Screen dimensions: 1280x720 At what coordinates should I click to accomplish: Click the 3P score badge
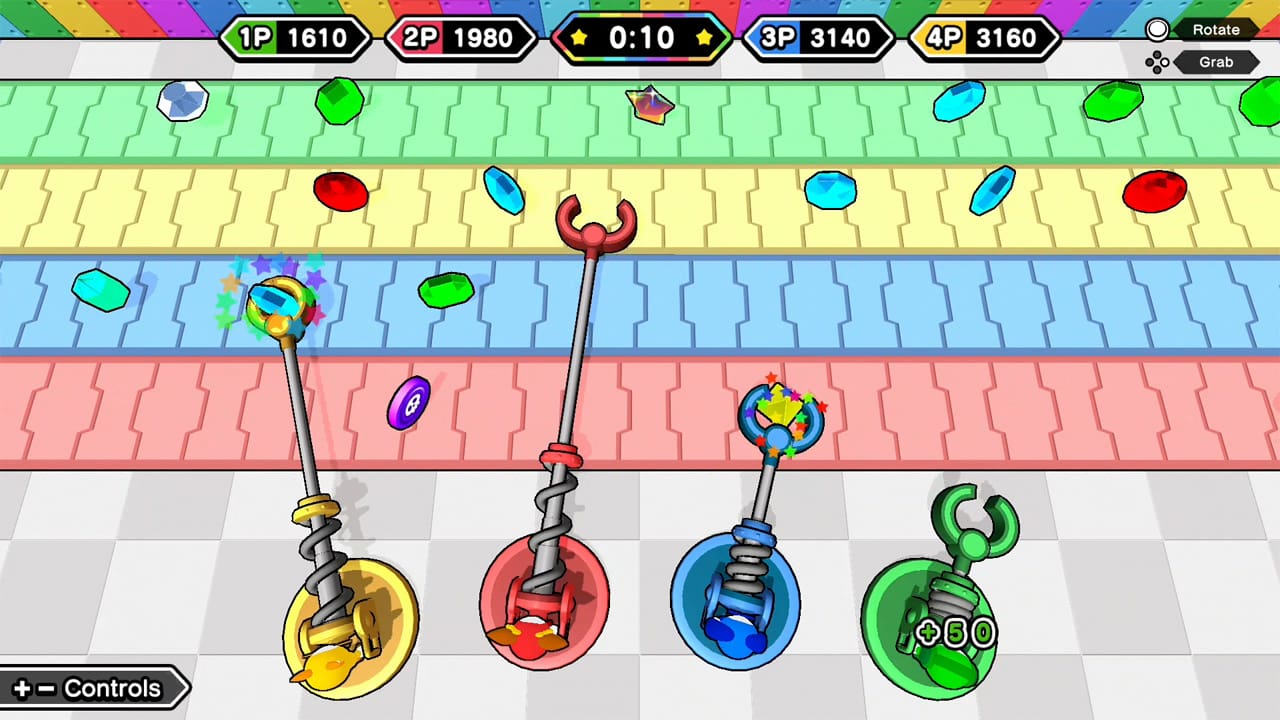(x=820, y=38)
